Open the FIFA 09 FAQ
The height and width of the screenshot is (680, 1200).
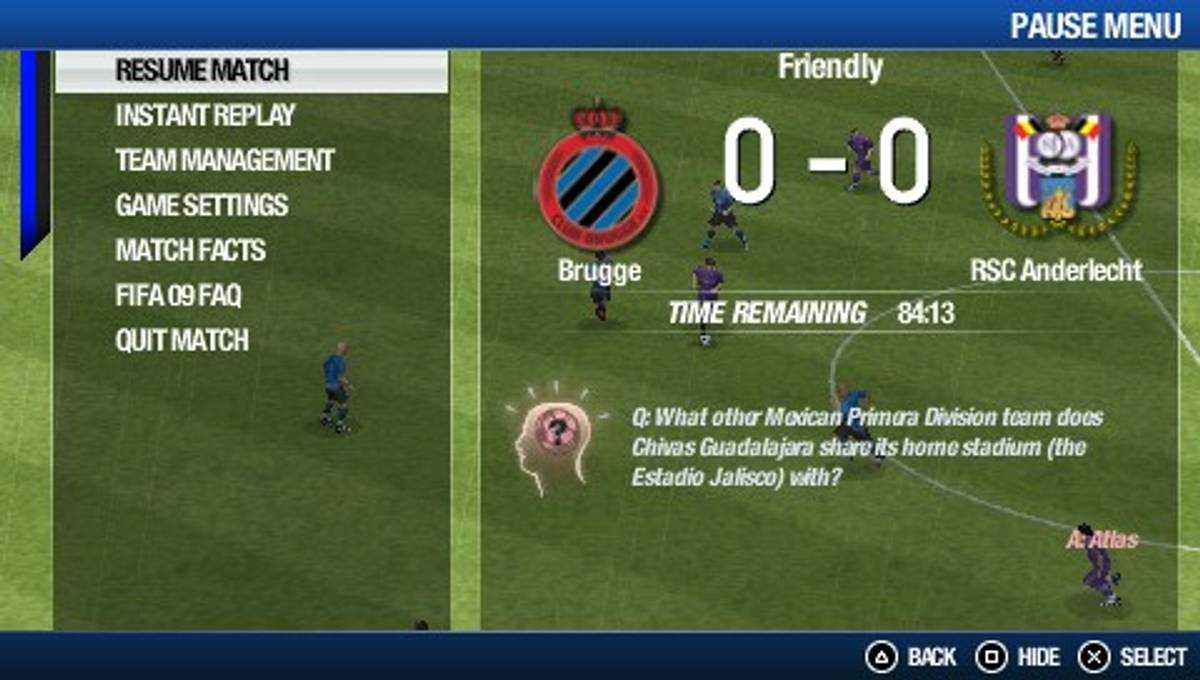(178, 295)
